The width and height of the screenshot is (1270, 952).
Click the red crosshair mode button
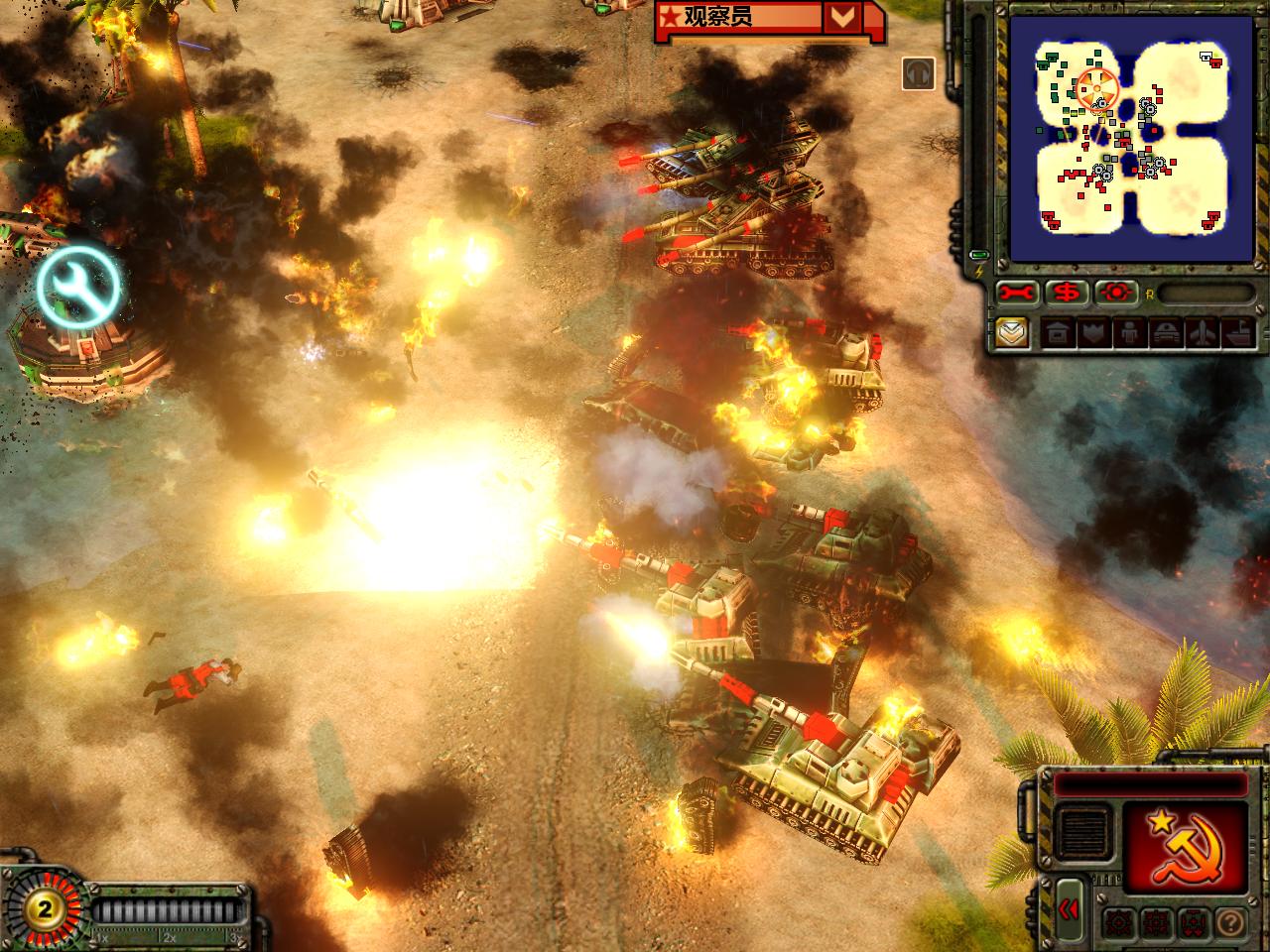(x=1117, y=293)
